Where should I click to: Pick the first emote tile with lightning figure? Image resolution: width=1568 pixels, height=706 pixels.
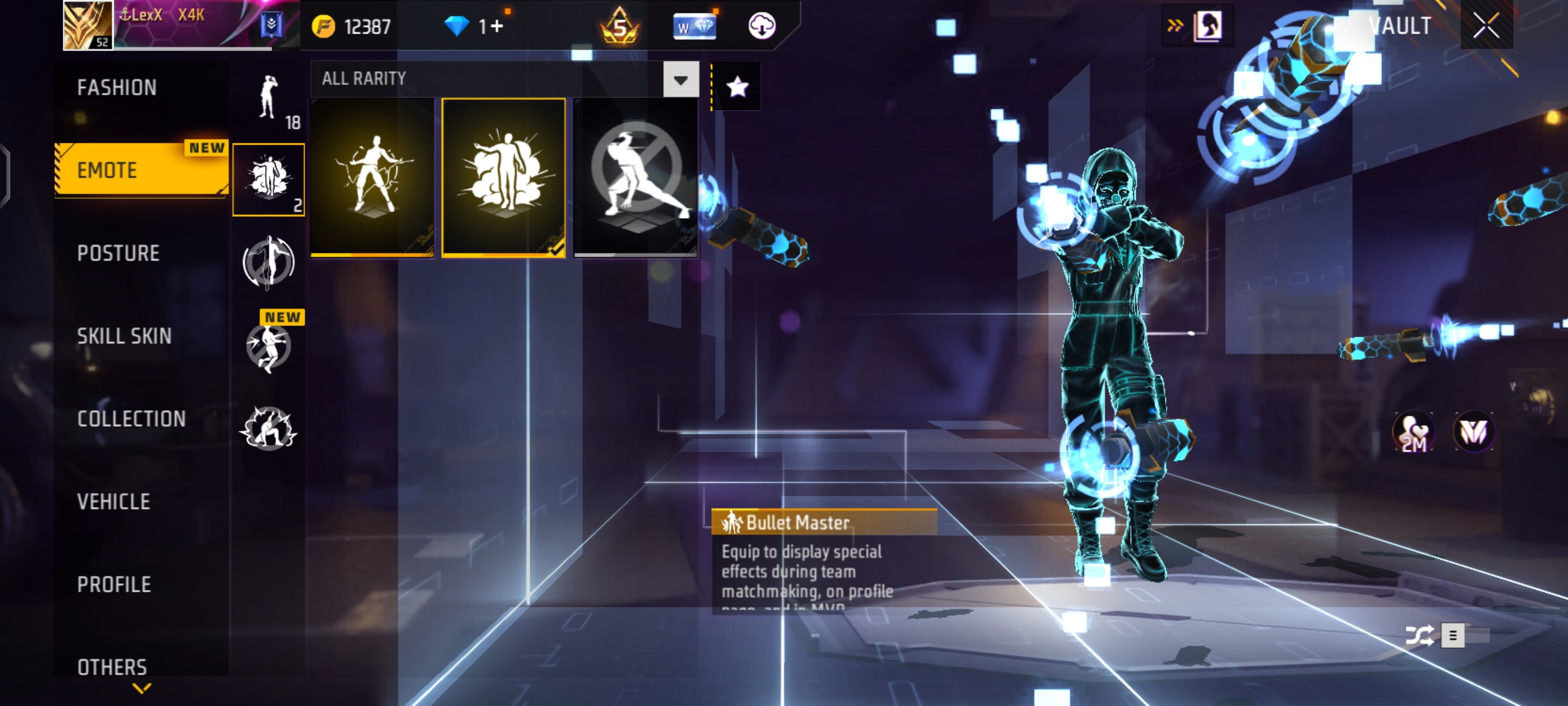click(x=372, y=176)
